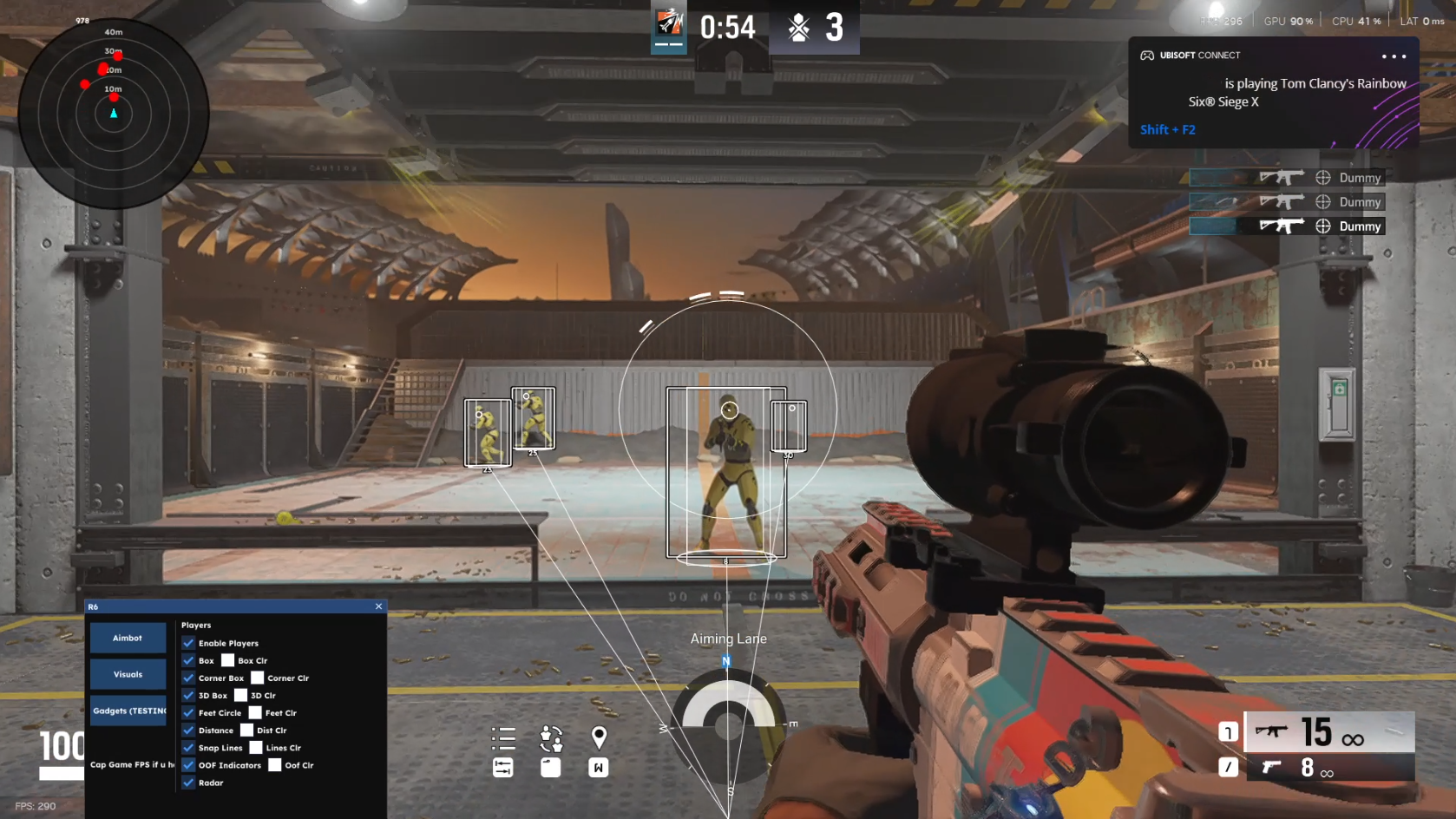Toggle the Enable Players checkbox
1456x819 pixels.
188,643
